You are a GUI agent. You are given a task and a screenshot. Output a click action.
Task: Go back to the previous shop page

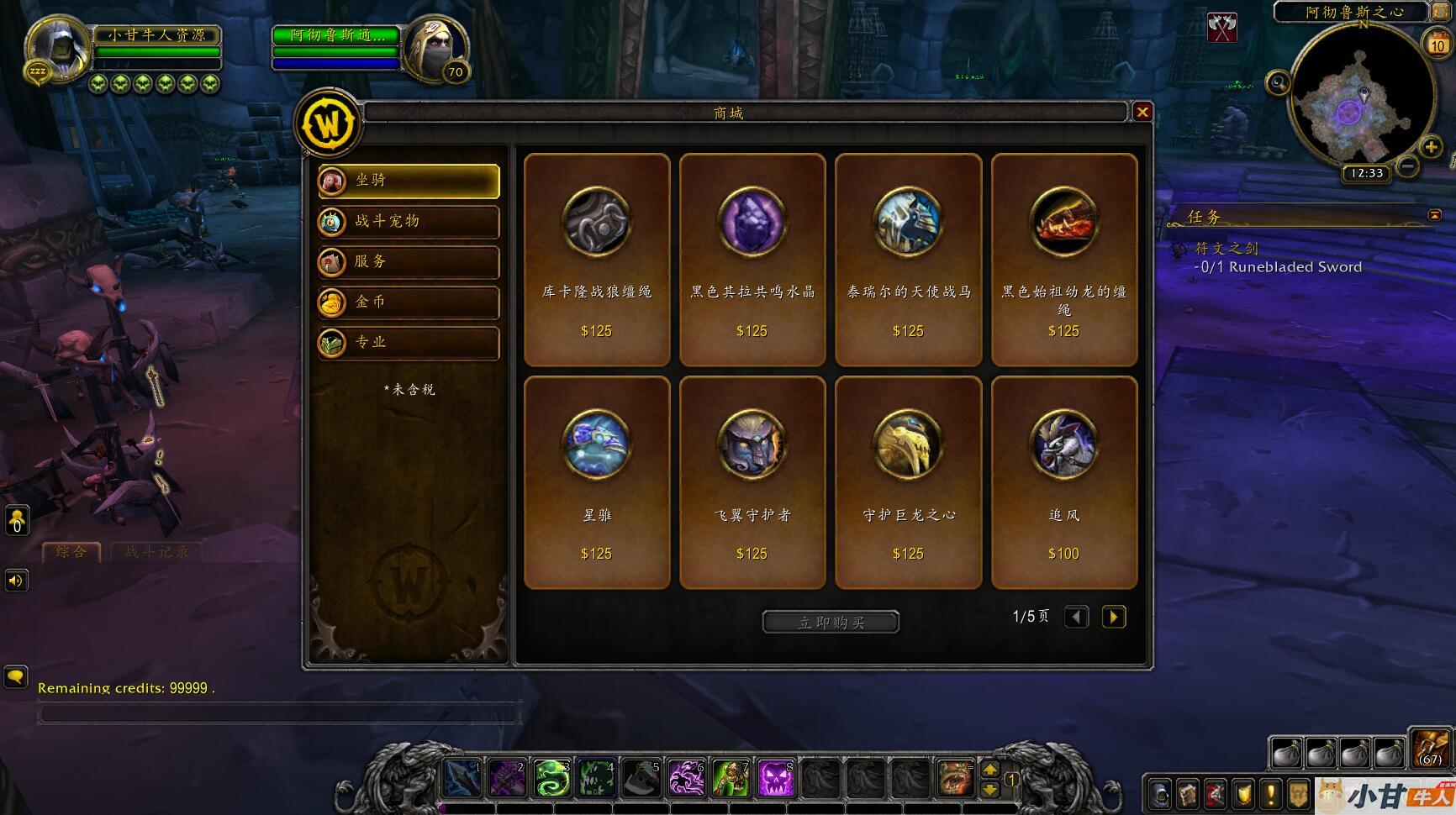pyautogui.click(x=1076, y=617)
